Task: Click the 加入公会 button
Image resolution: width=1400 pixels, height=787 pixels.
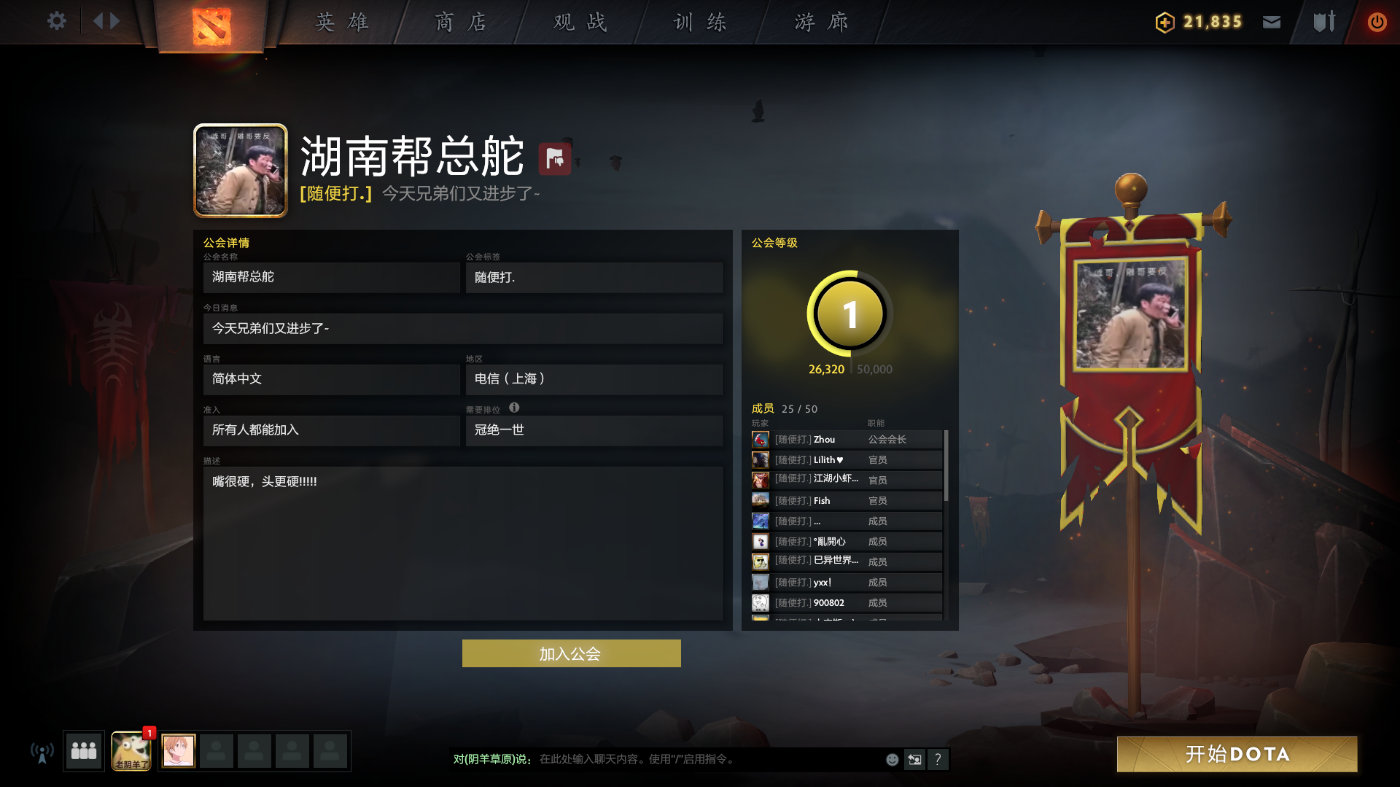Action: point(570,653)
